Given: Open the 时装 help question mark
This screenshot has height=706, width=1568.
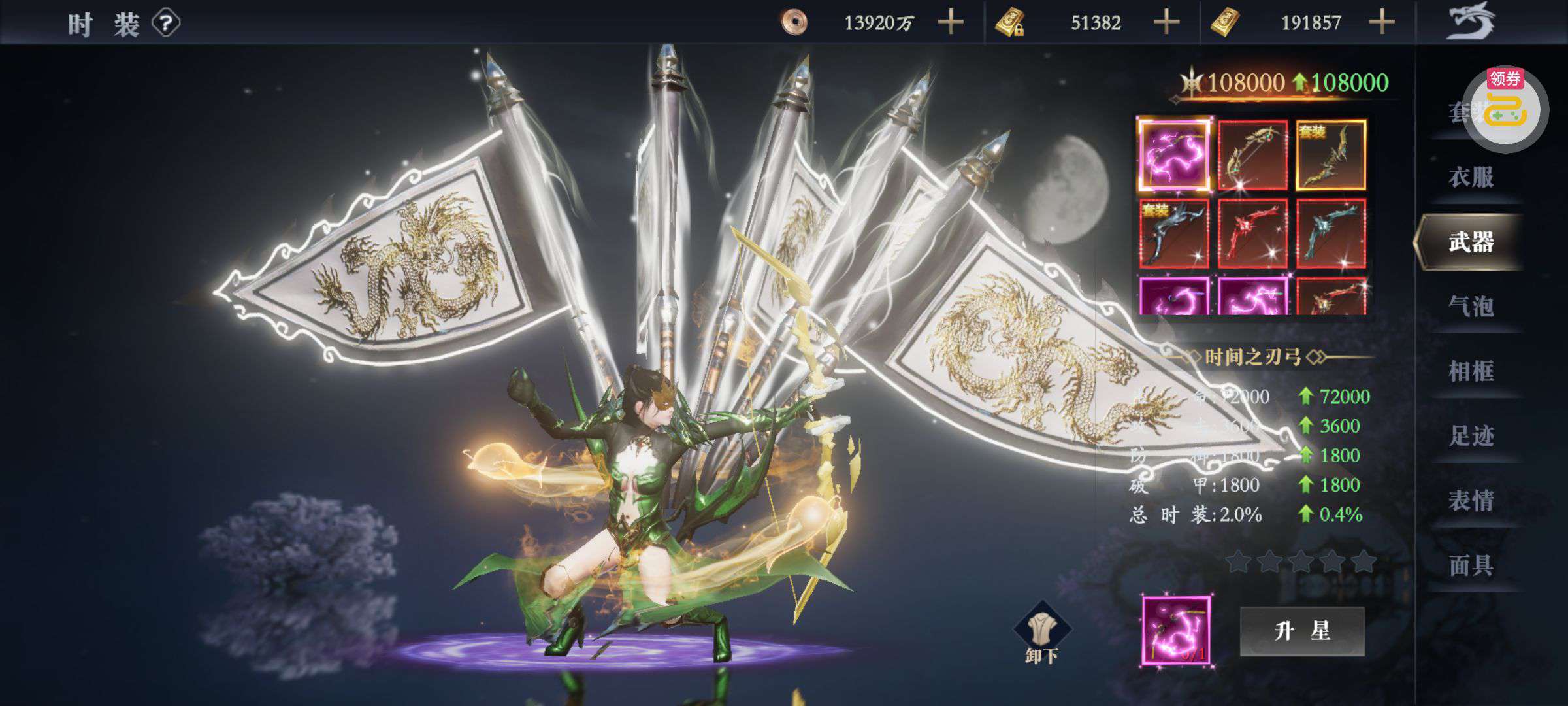Looking at the screenshot, I should click(166, 24).
